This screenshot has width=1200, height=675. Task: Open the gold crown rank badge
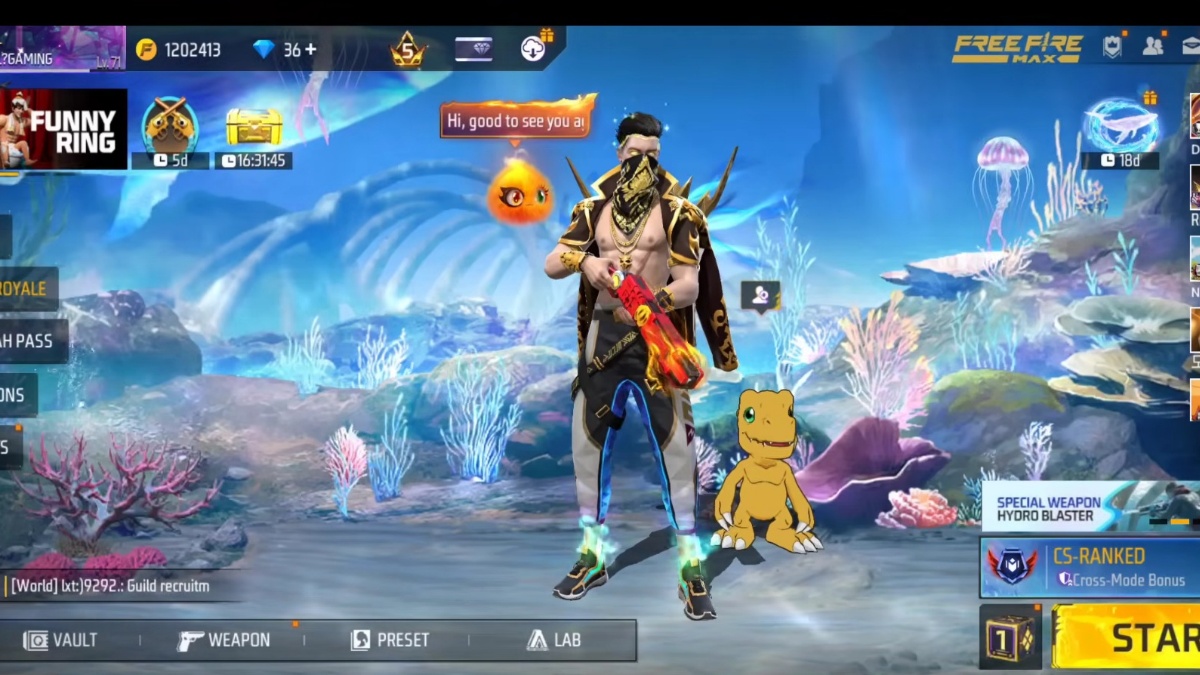point(407,49)
